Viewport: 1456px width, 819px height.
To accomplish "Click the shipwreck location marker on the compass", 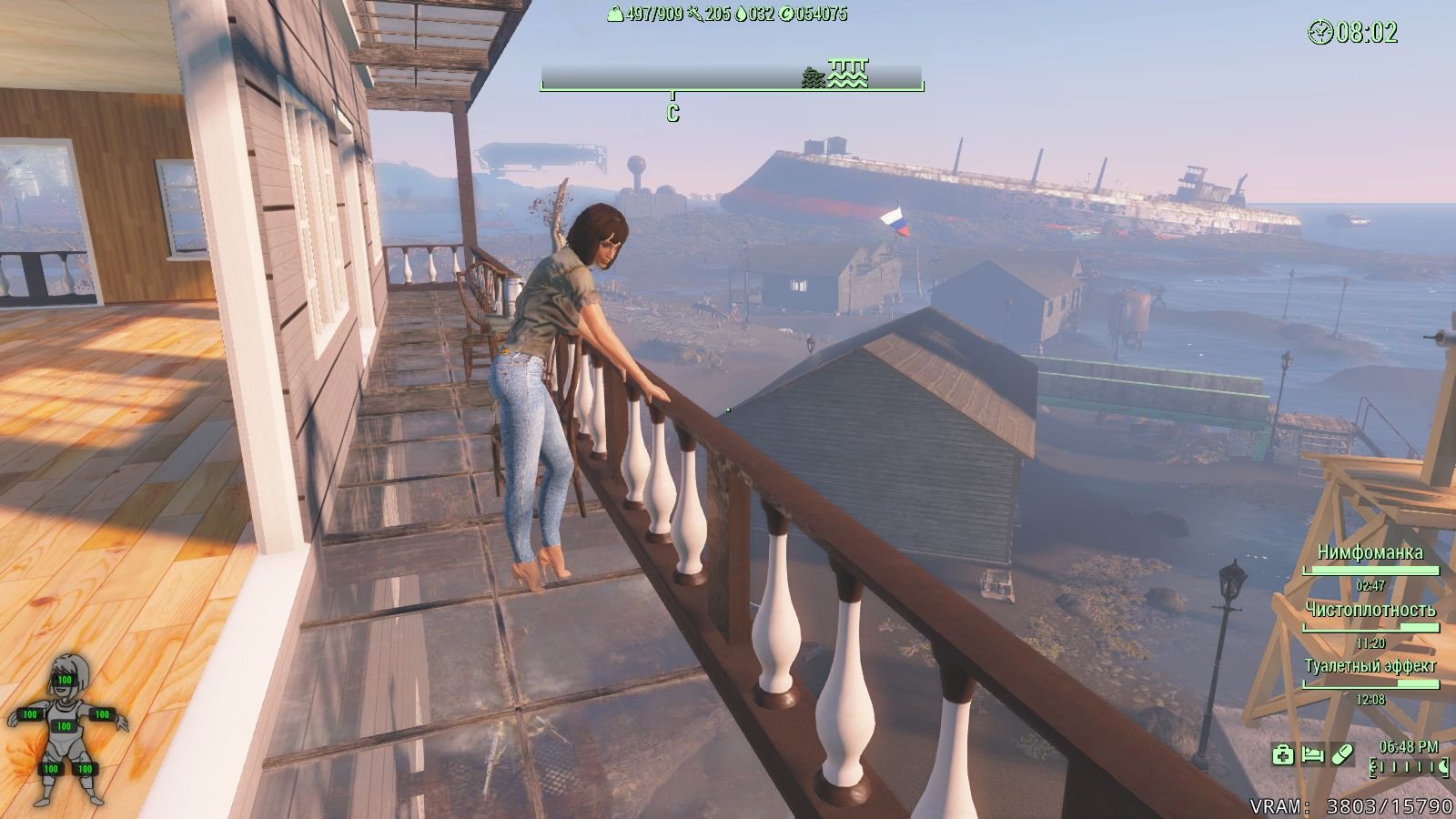I will 814,78.
